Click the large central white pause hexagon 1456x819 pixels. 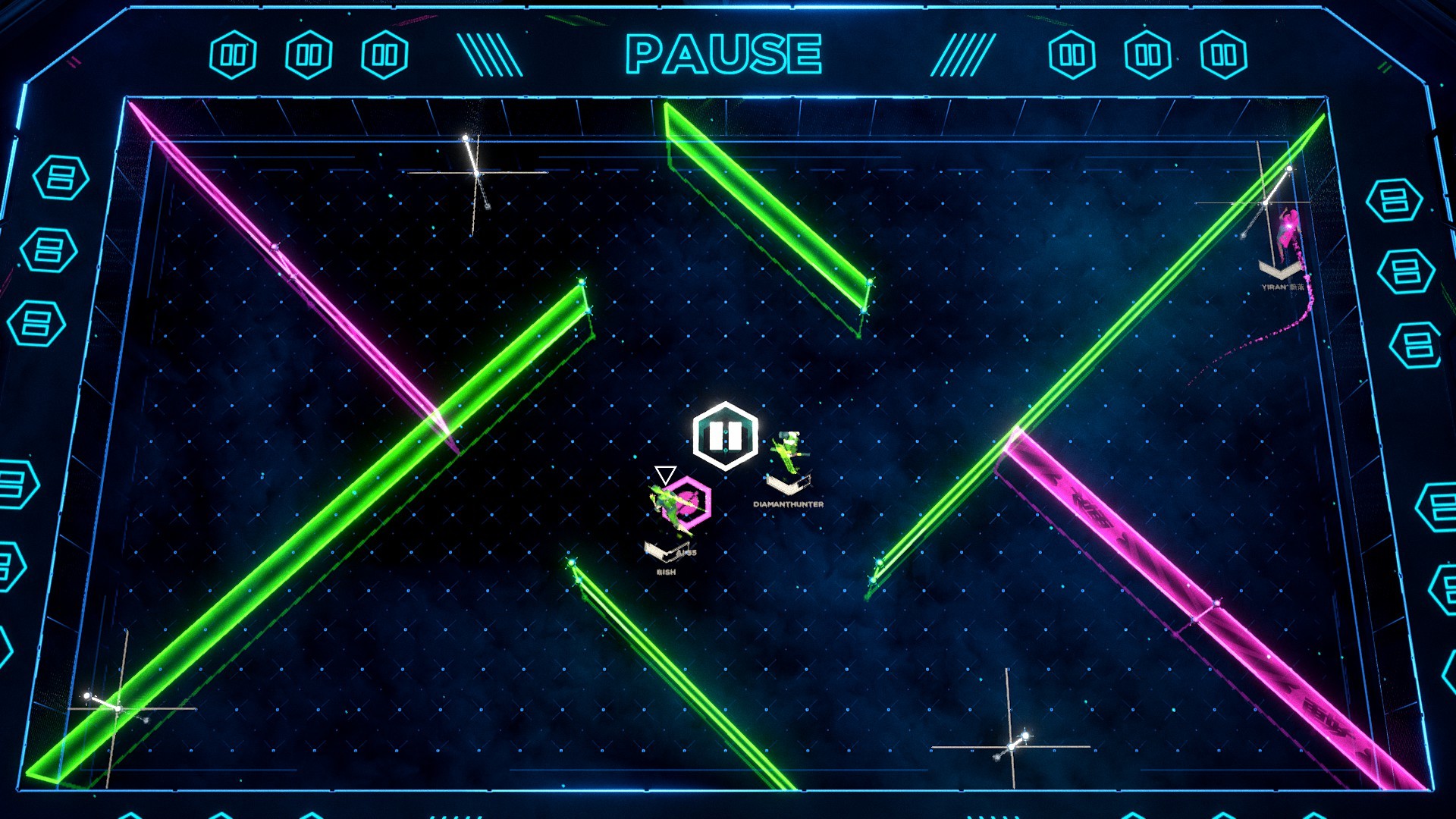(724, 434)
